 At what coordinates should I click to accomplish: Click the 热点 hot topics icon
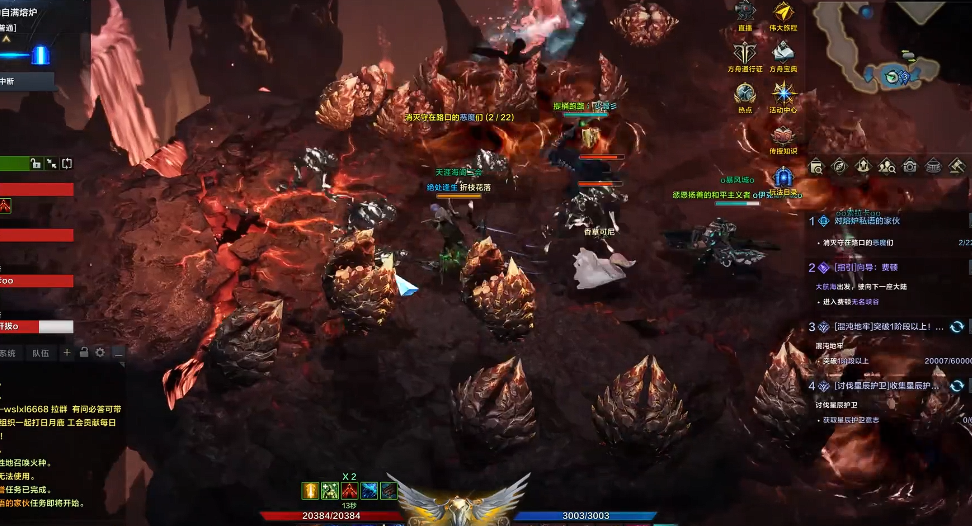(745, 94)
